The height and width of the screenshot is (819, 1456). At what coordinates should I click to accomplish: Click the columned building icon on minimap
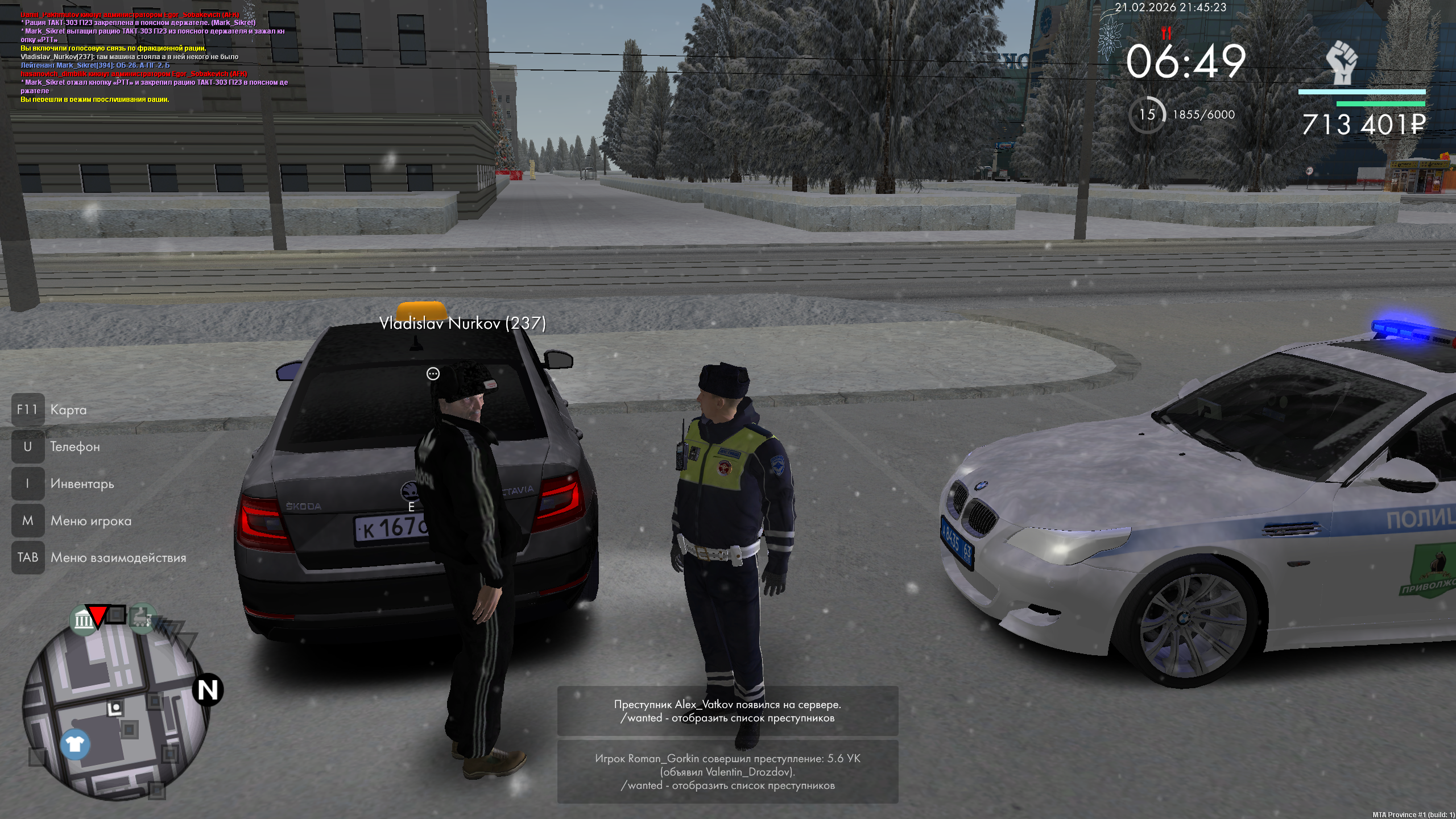pos(83,619)
